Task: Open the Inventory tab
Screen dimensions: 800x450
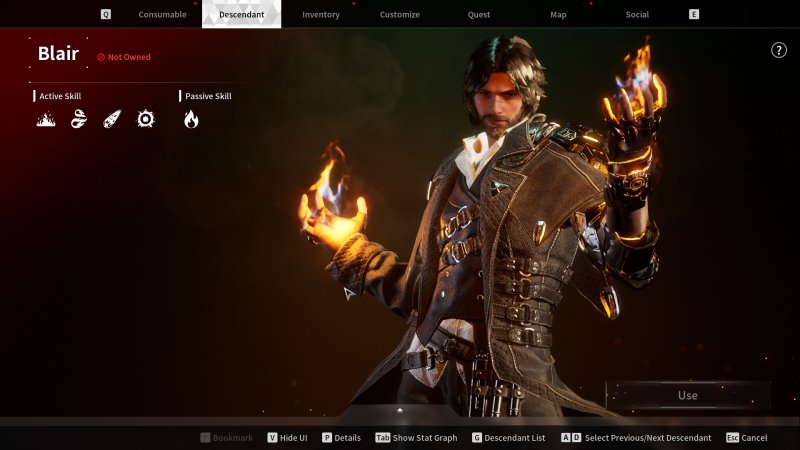Action: coord(321,15)
